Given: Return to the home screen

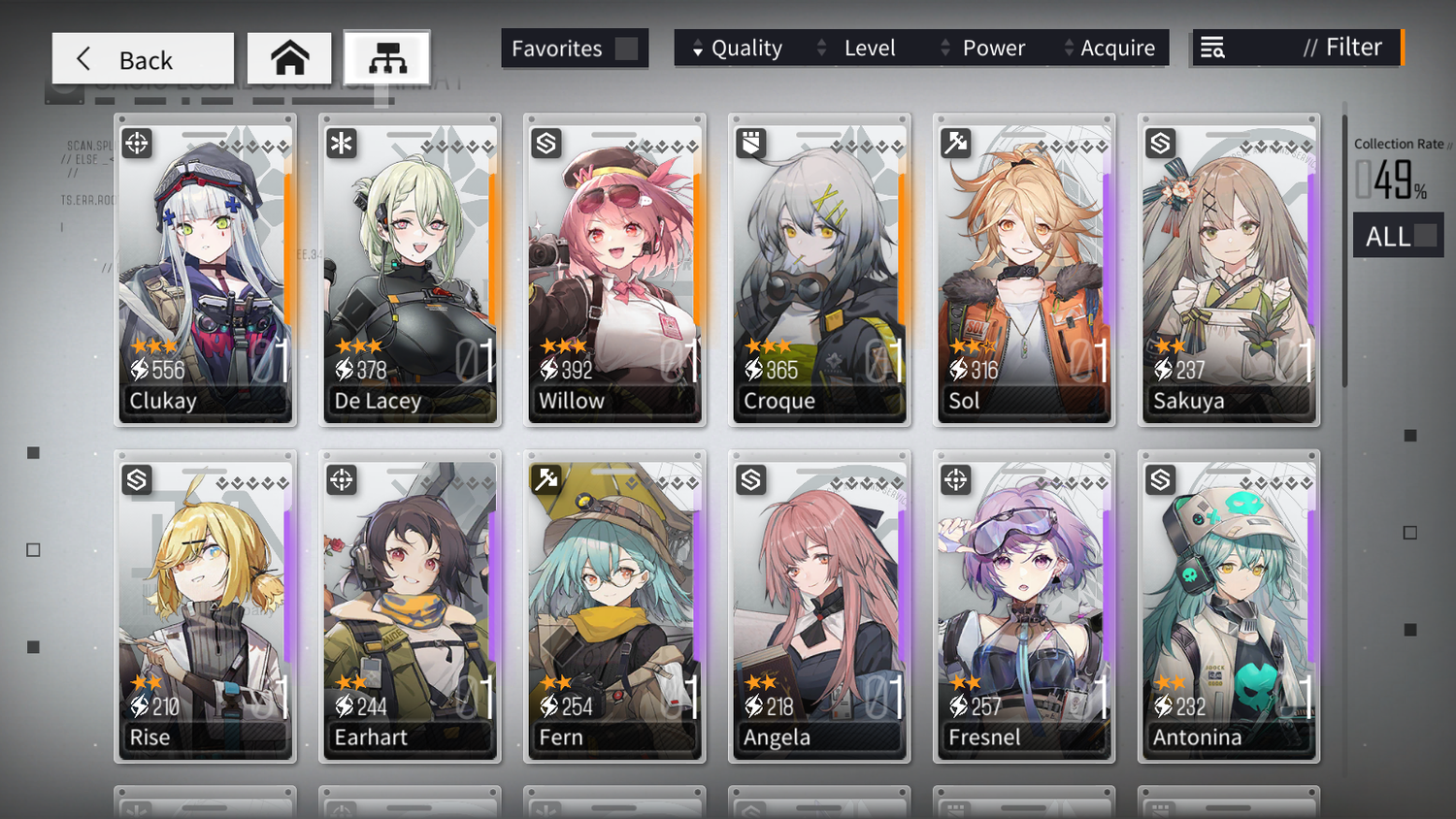Looking at the screenshot, I should (x=289, y=59).
